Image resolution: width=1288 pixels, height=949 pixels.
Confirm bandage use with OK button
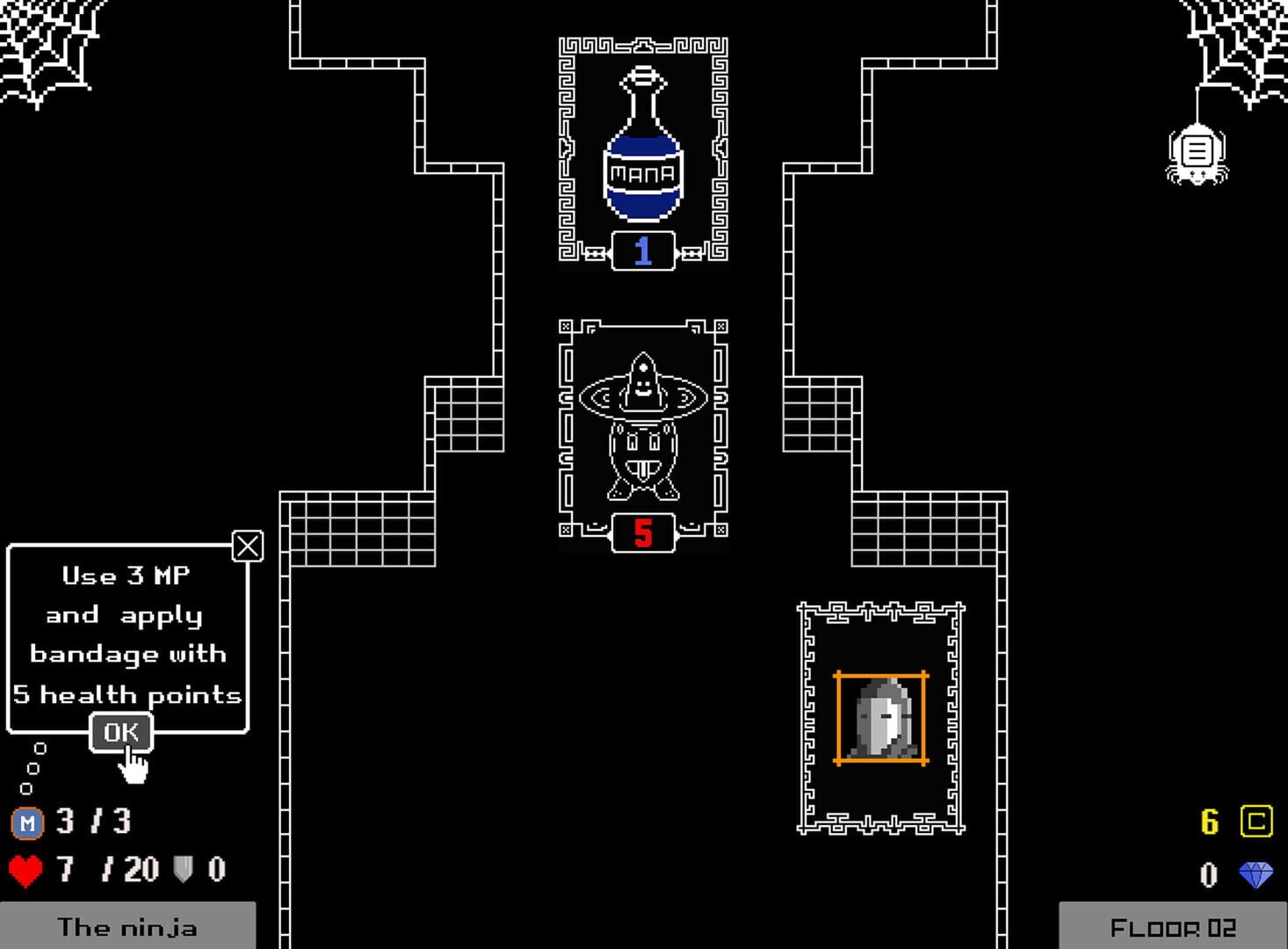click(x=122, y=730)
